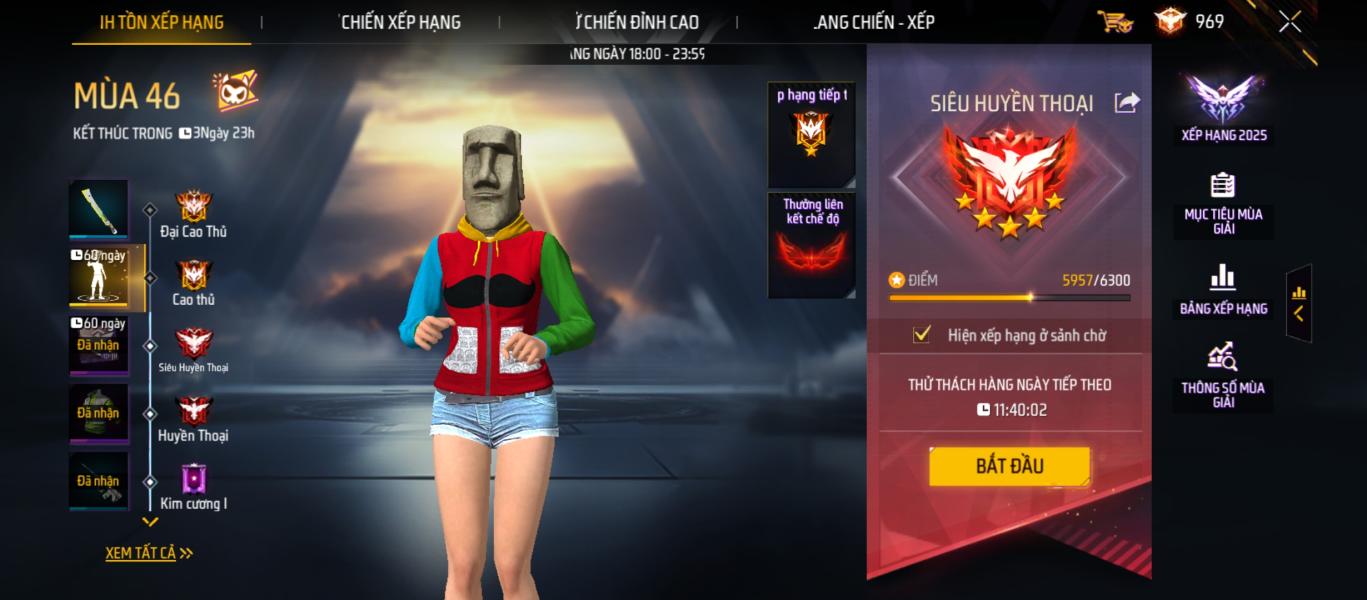Select the Sinh Tồn Xếp Hạng tab

coord(161,22)
